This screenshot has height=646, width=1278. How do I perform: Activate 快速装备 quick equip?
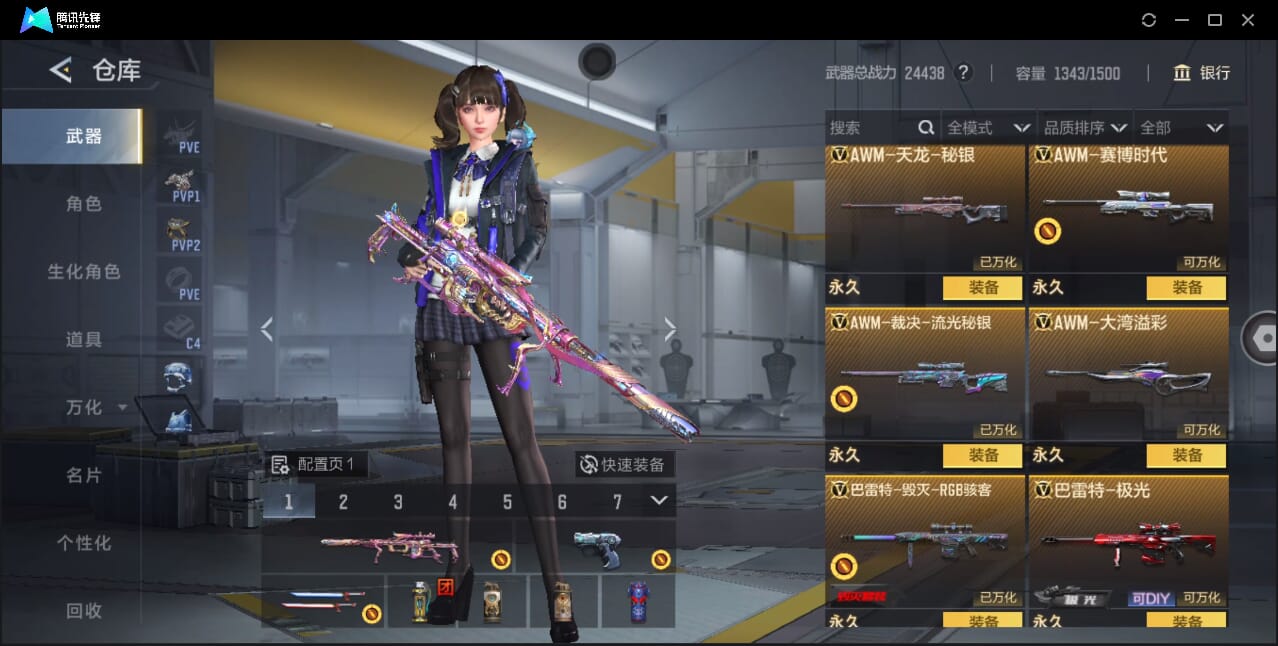click(623, 465)
